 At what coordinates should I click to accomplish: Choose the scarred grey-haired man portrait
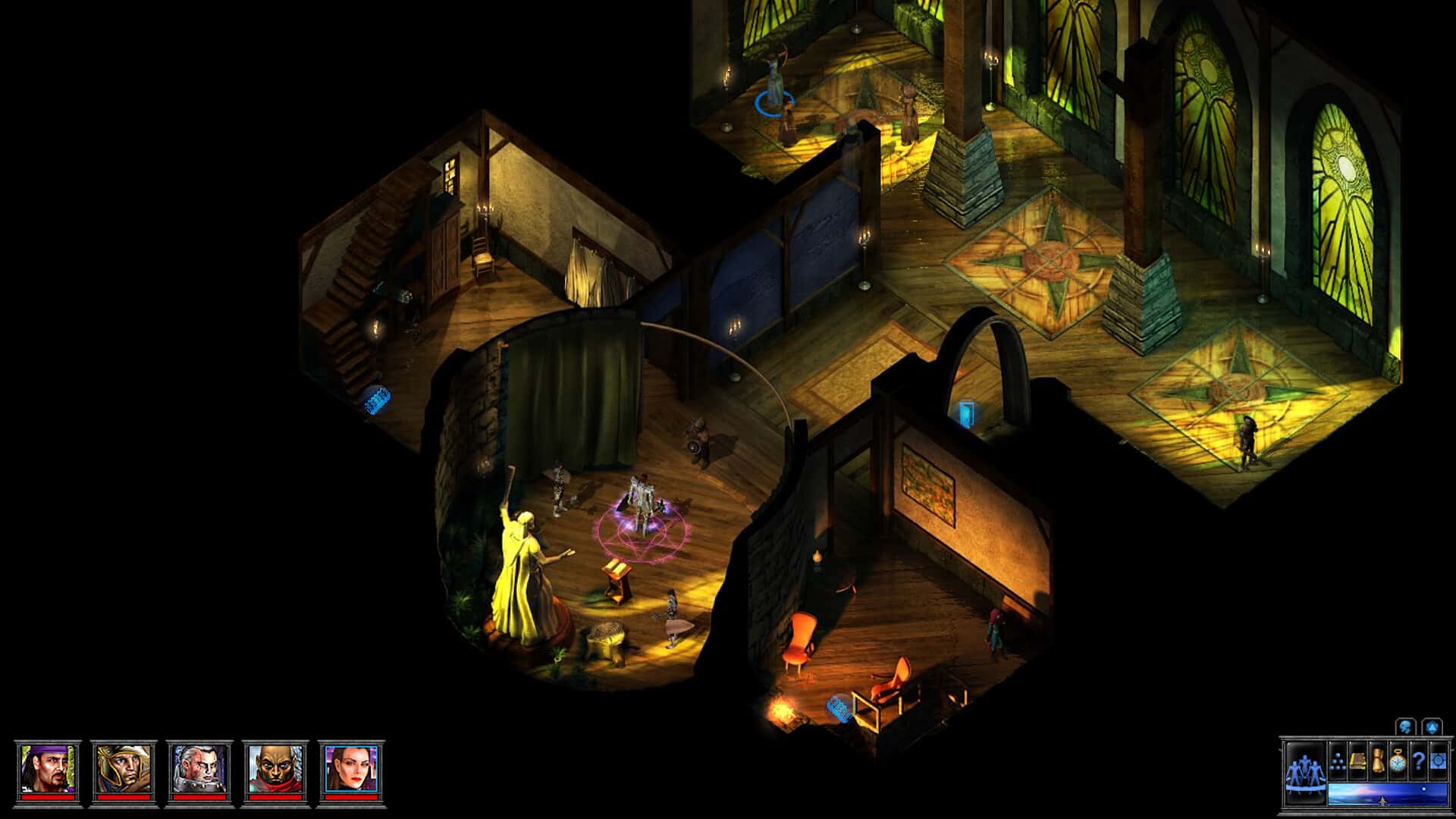(x=199, y=769)
